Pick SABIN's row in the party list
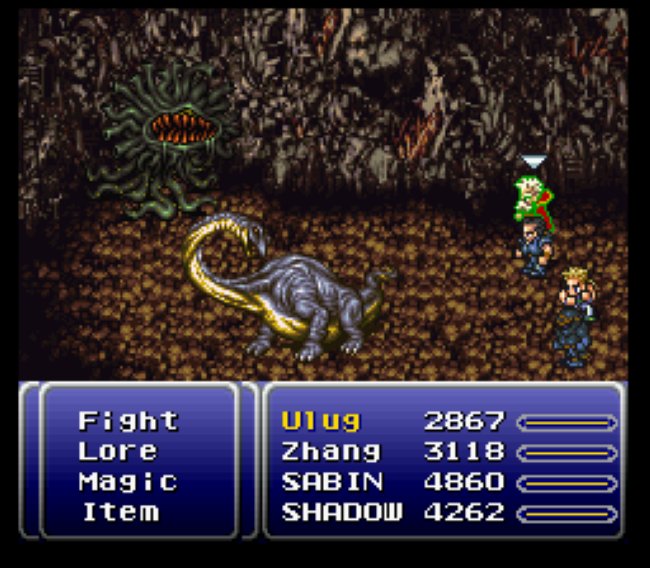 point(332,481)
